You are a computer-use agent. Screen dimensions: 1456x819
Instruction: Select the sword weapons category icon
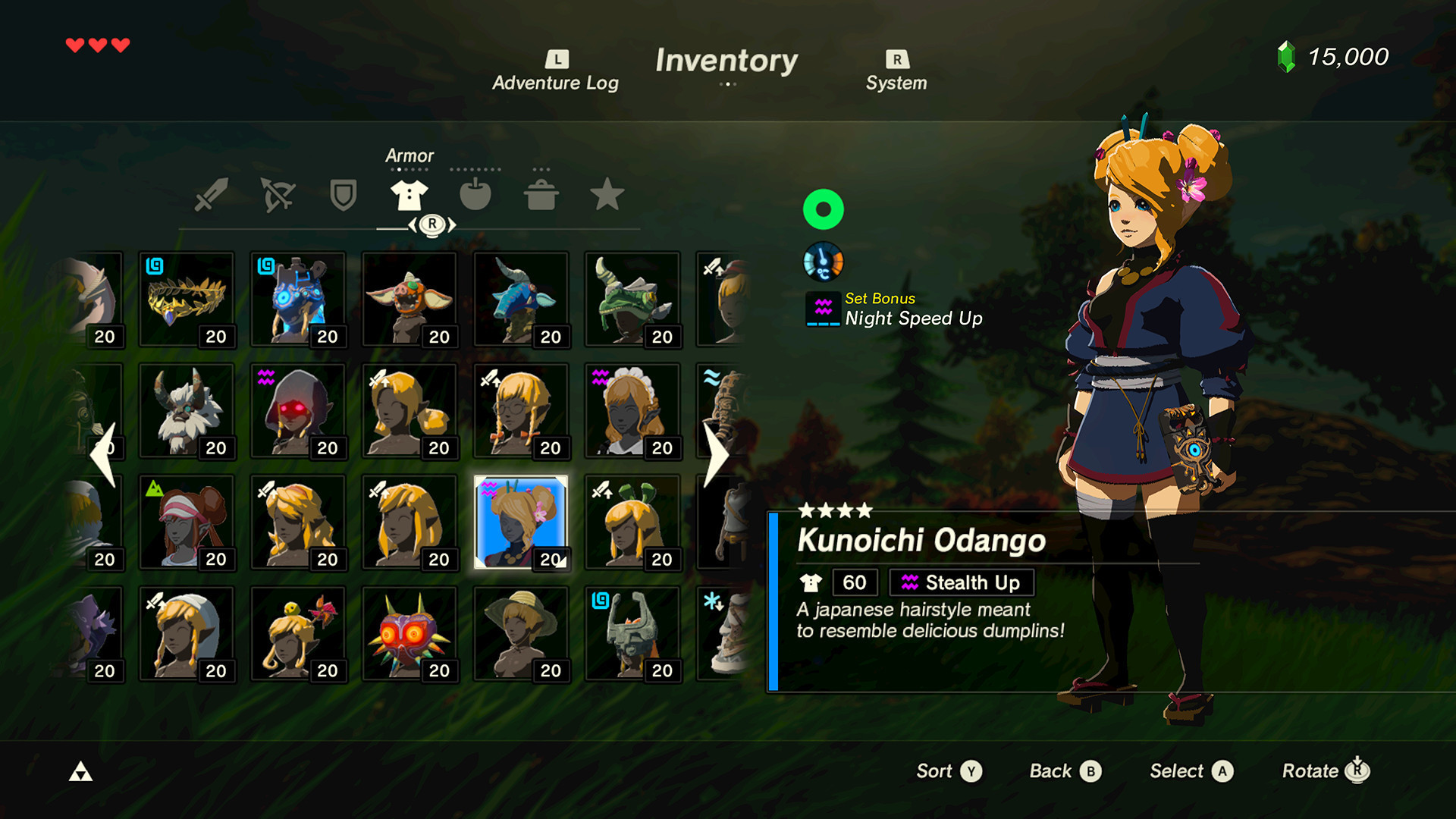pos(213,195)
